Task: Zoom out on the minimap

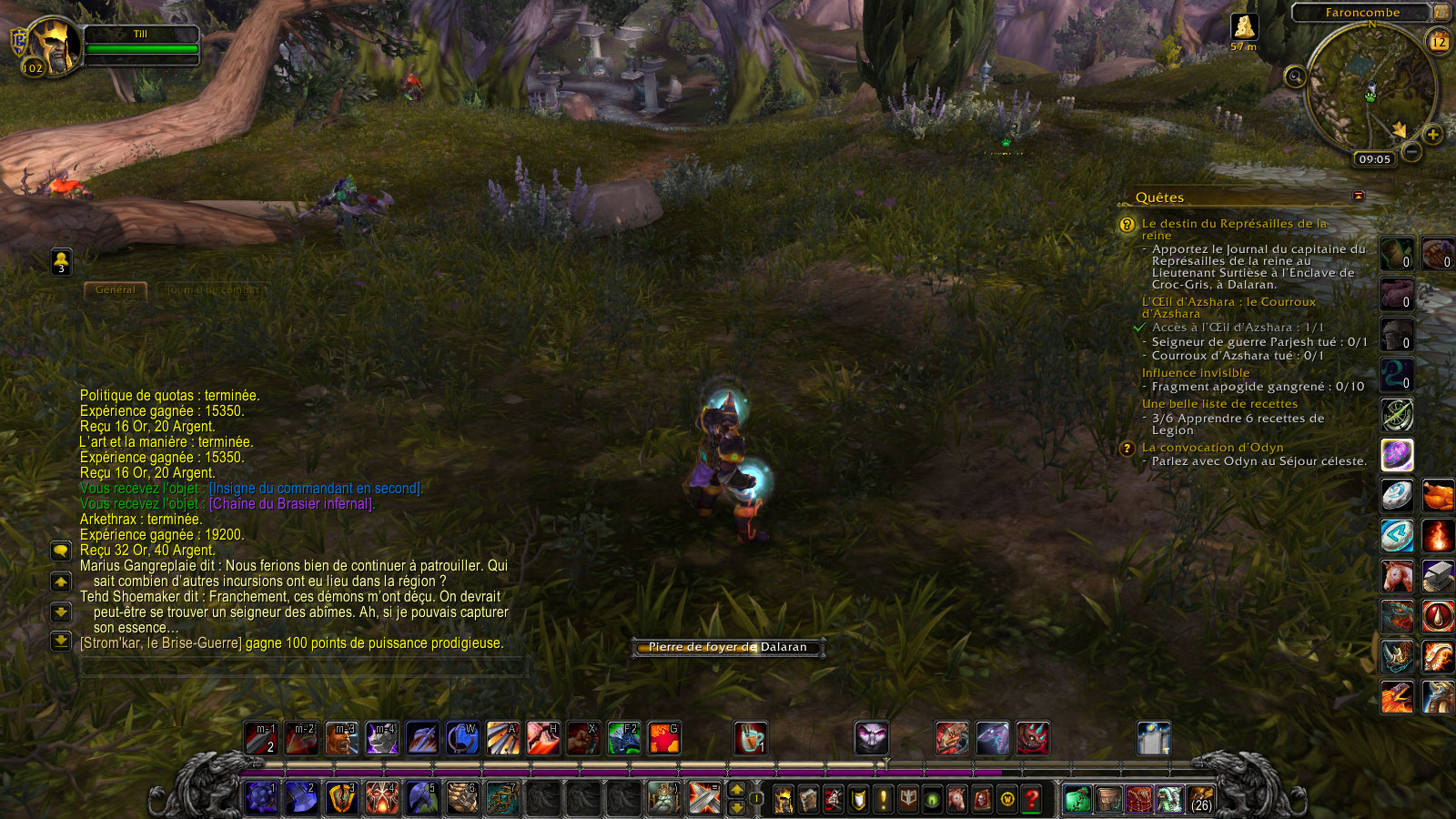Action: 1411,152
